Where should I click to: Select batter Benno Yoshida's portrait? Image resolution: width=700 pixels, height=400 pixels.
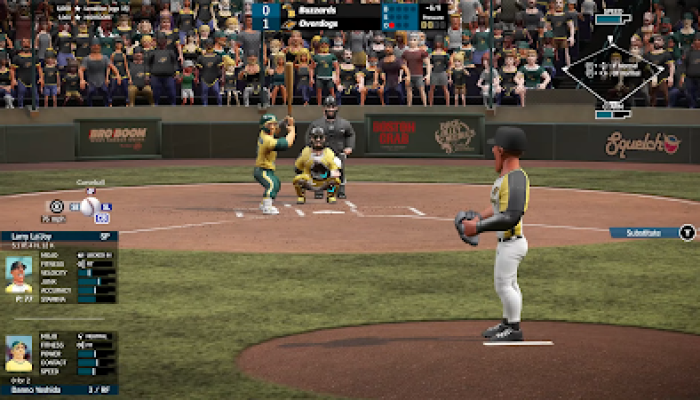[18, 354]
